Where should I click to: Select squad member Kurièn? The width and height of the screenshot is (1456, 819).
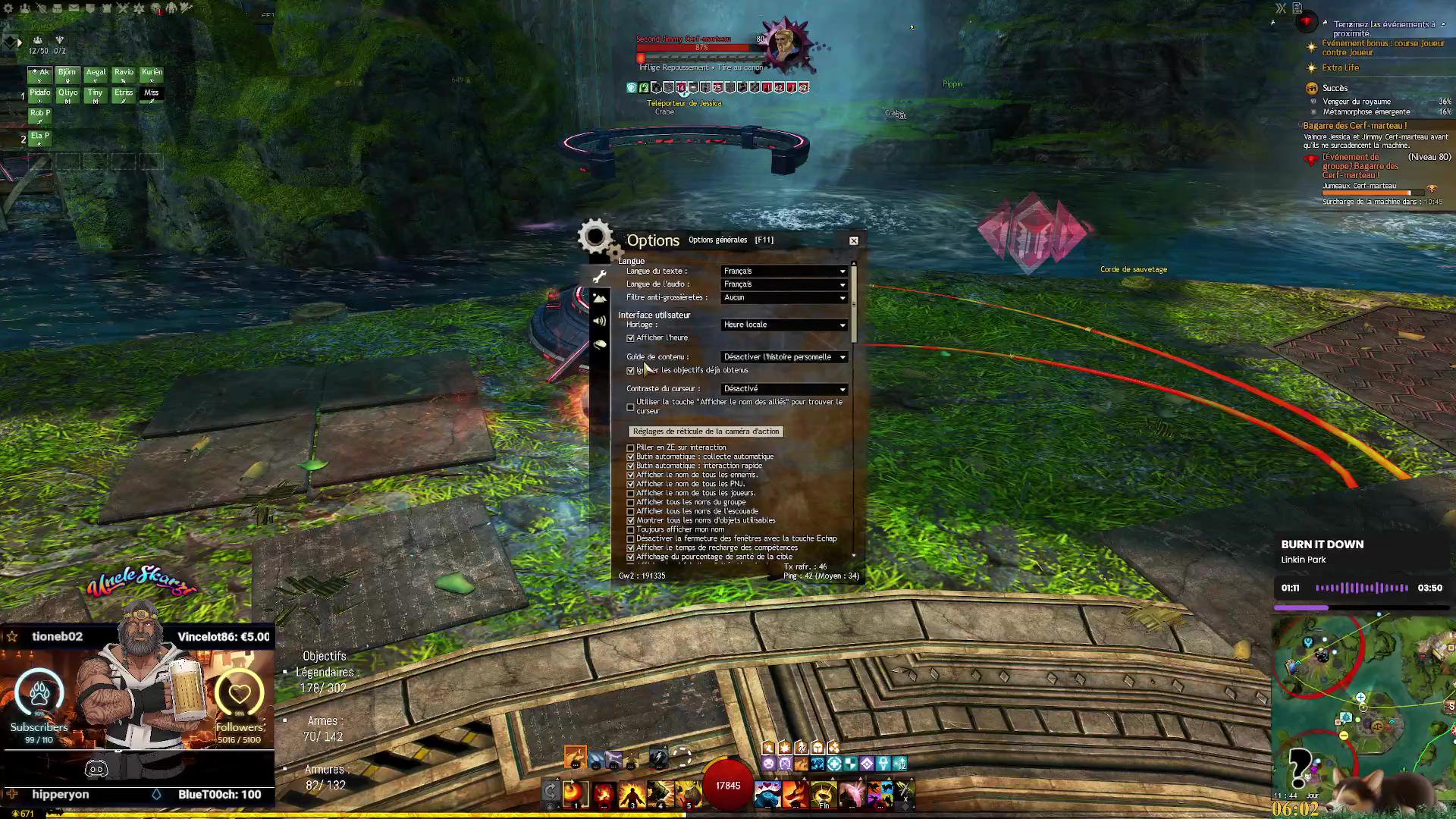click(x=152, y=74)
